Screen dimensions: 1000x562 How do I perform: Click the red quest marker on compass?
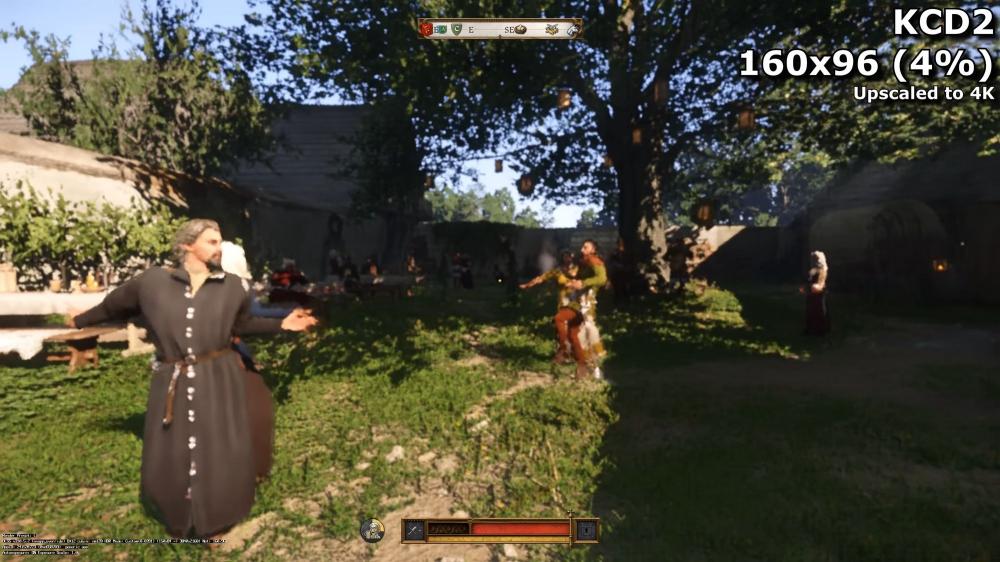point(427,29)
